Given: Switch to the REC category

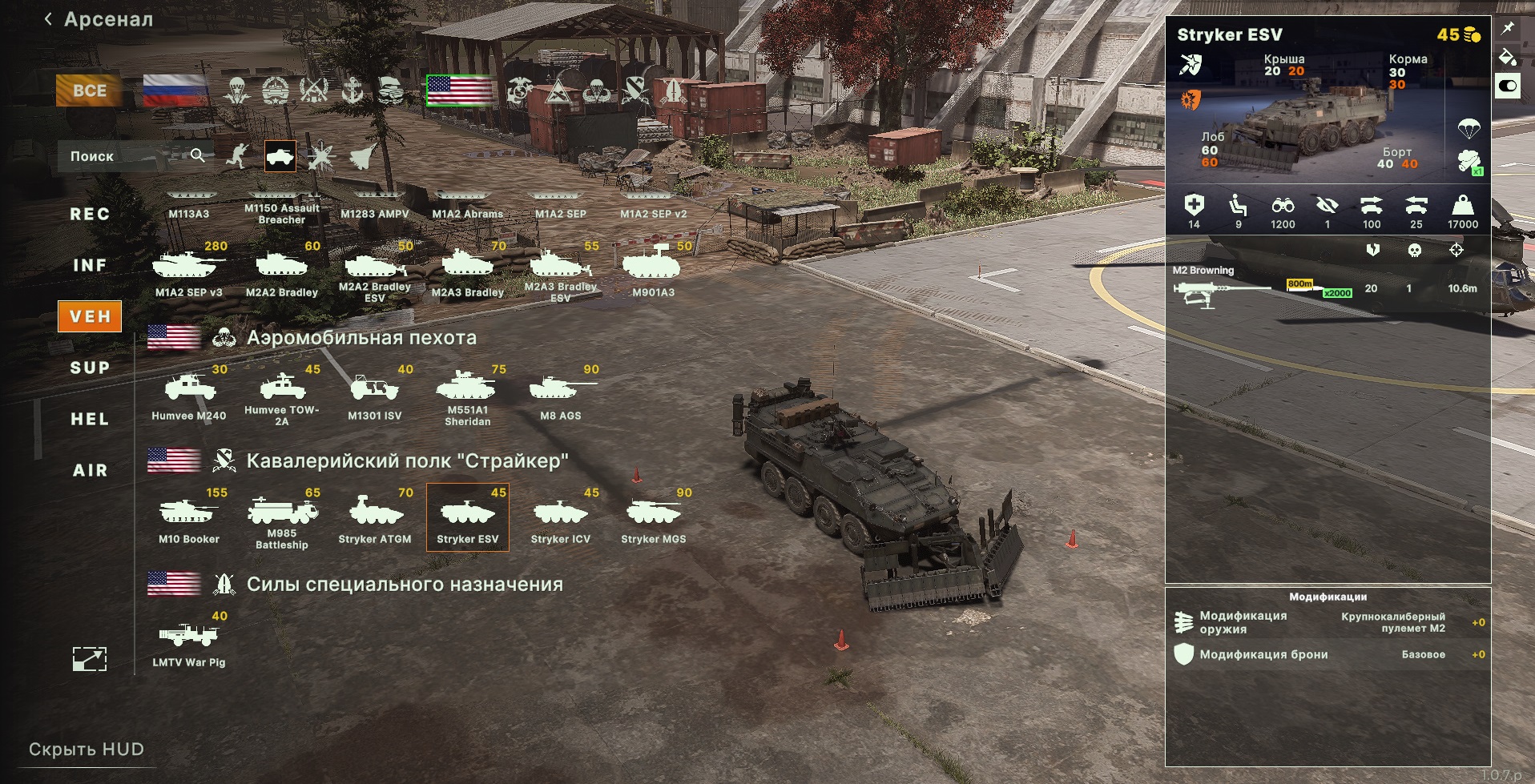Looking at the screenshot, I should point(90,214).
